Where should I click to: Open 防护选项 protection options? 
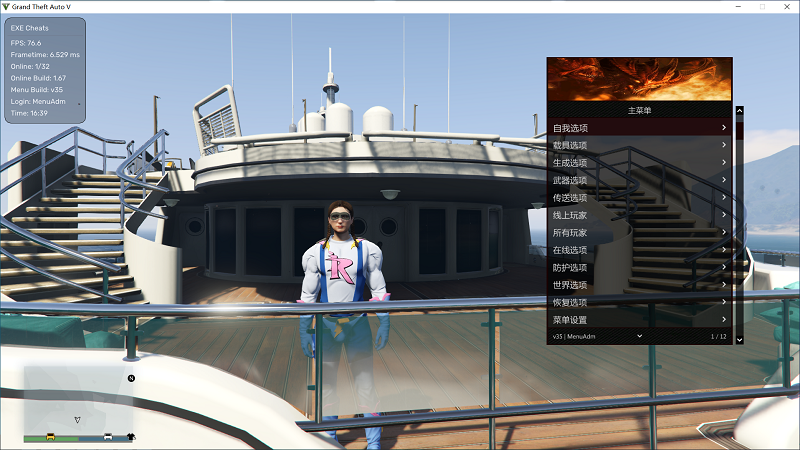(x=640, y=268)
